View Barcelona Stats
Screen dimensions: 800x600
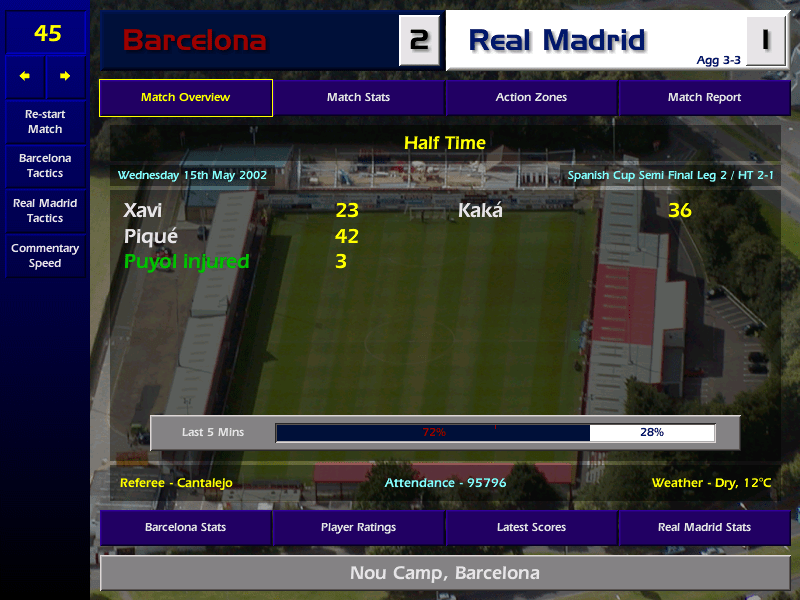pos(185,527)
